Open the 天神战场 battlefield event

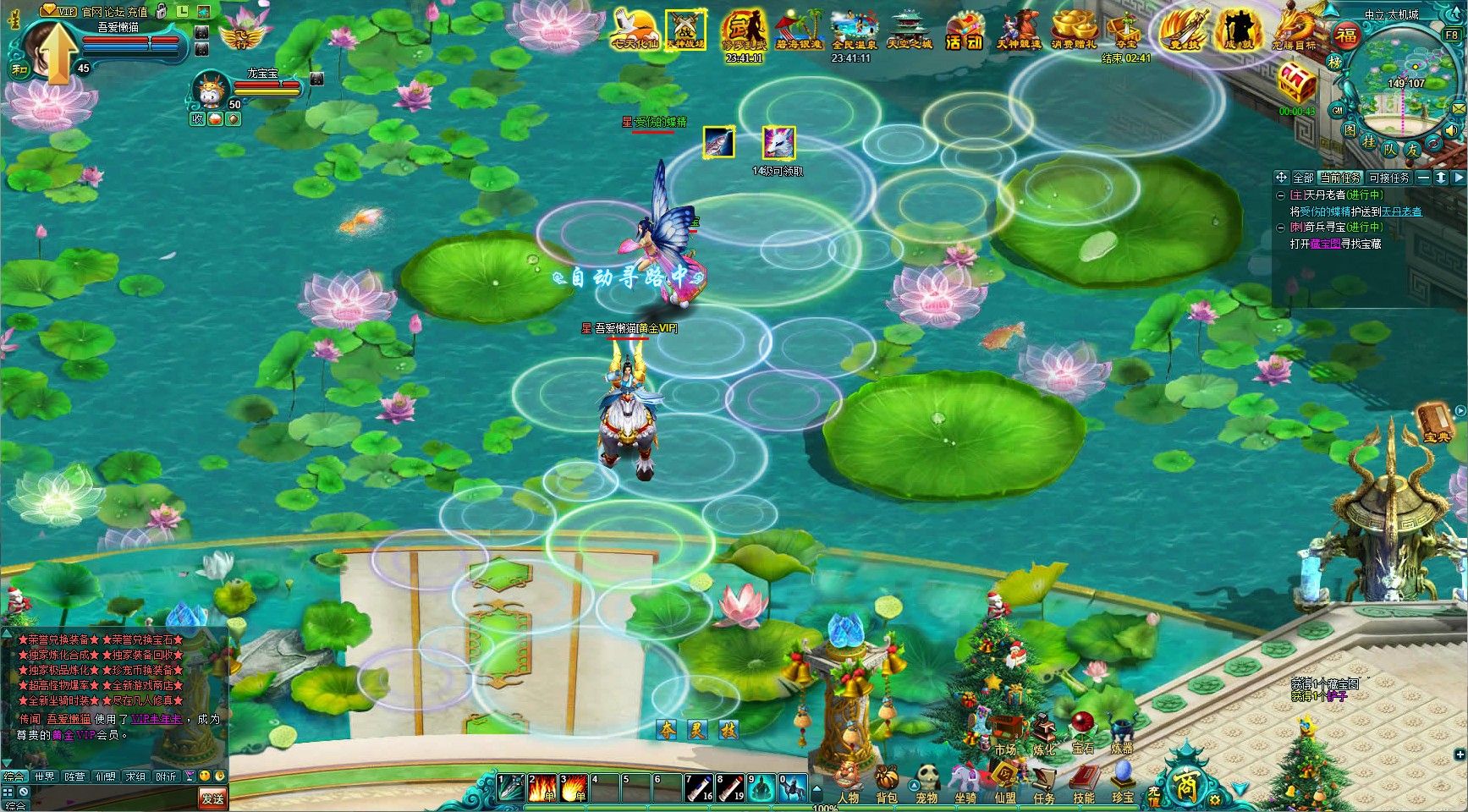[x=685, y=30]
